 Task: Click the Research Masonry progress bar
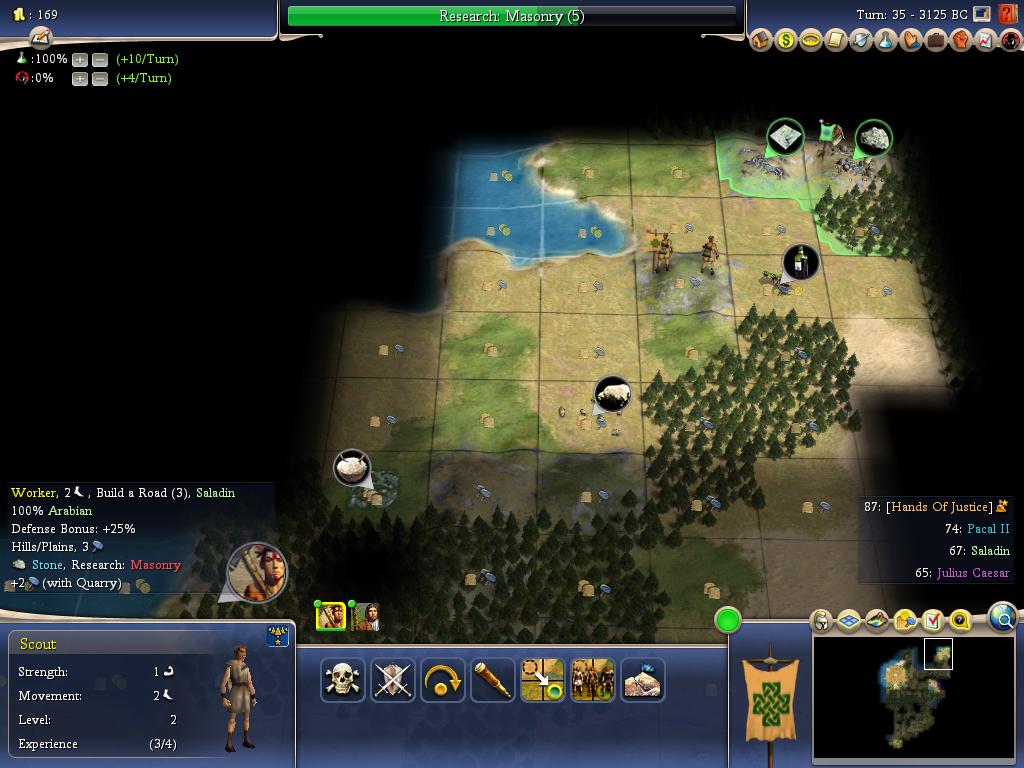[511, 16]
